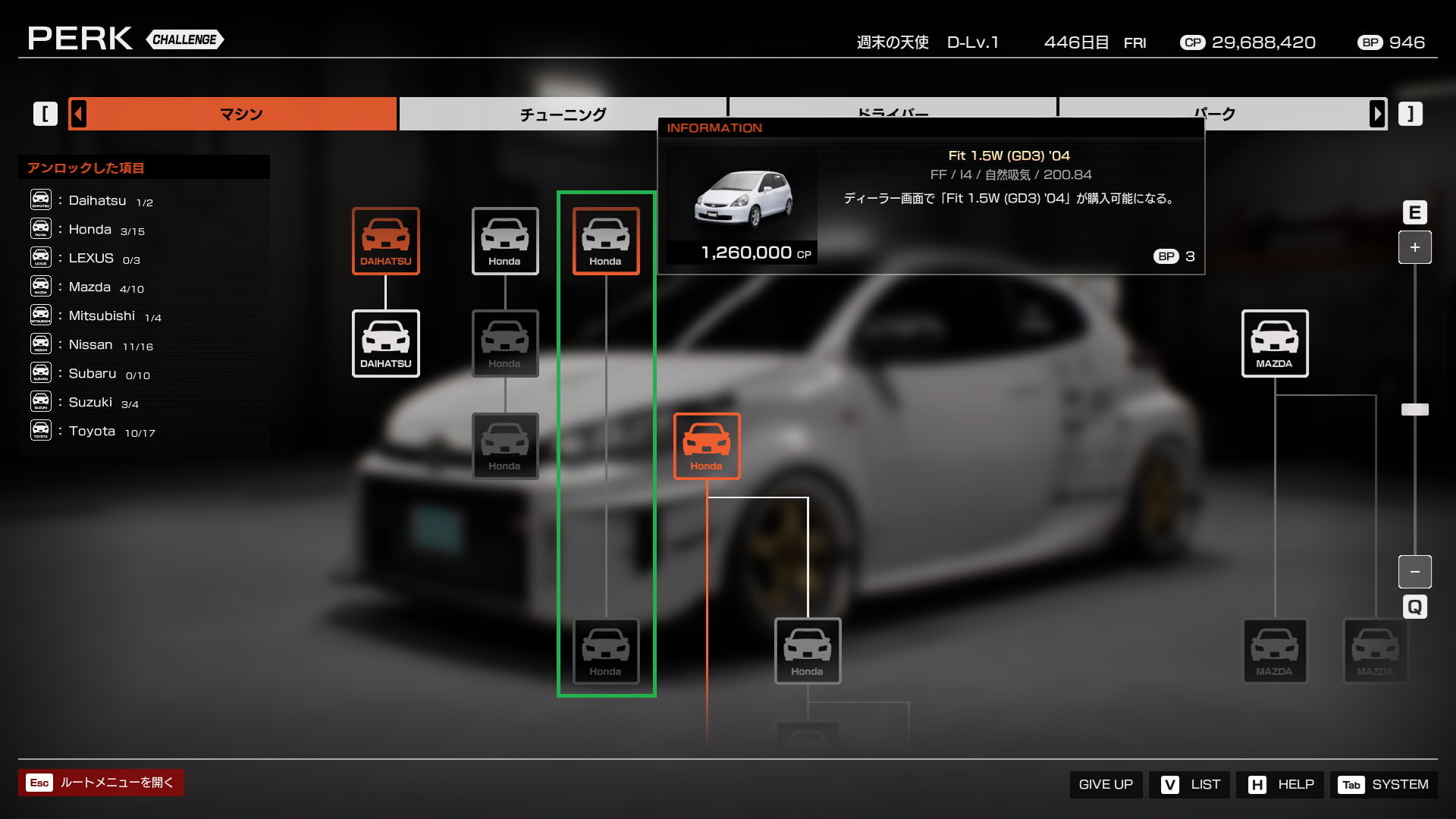Select Nissan in unlocked items list
The width and height of the screenshot is (1456, 819).
point(91,344)
